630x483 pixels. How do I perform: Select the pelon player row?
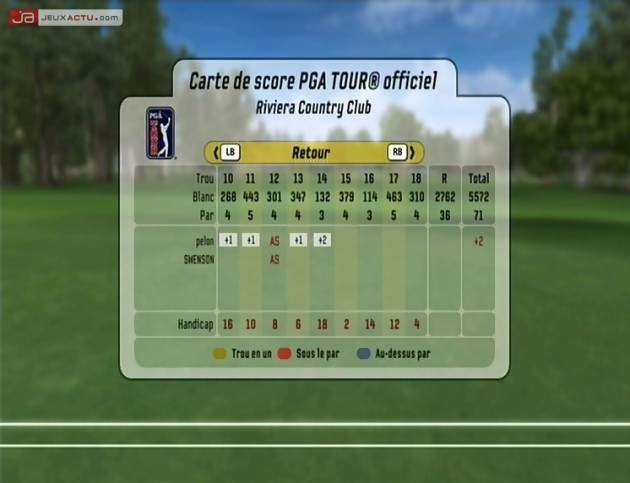[x=201, y=241]
